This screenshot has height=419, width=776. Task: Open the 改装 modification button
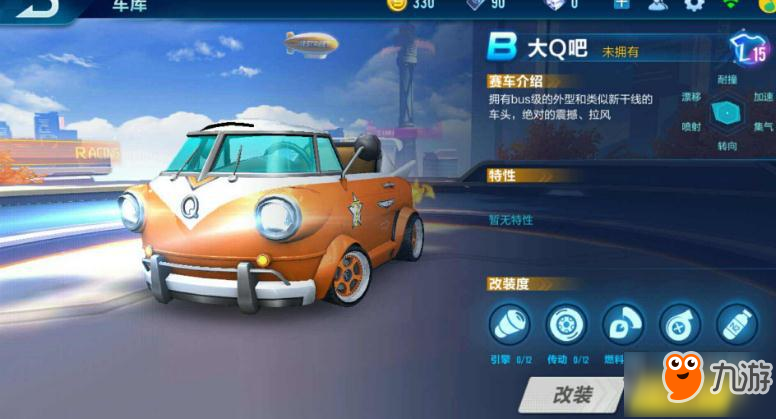coord(571,394)
